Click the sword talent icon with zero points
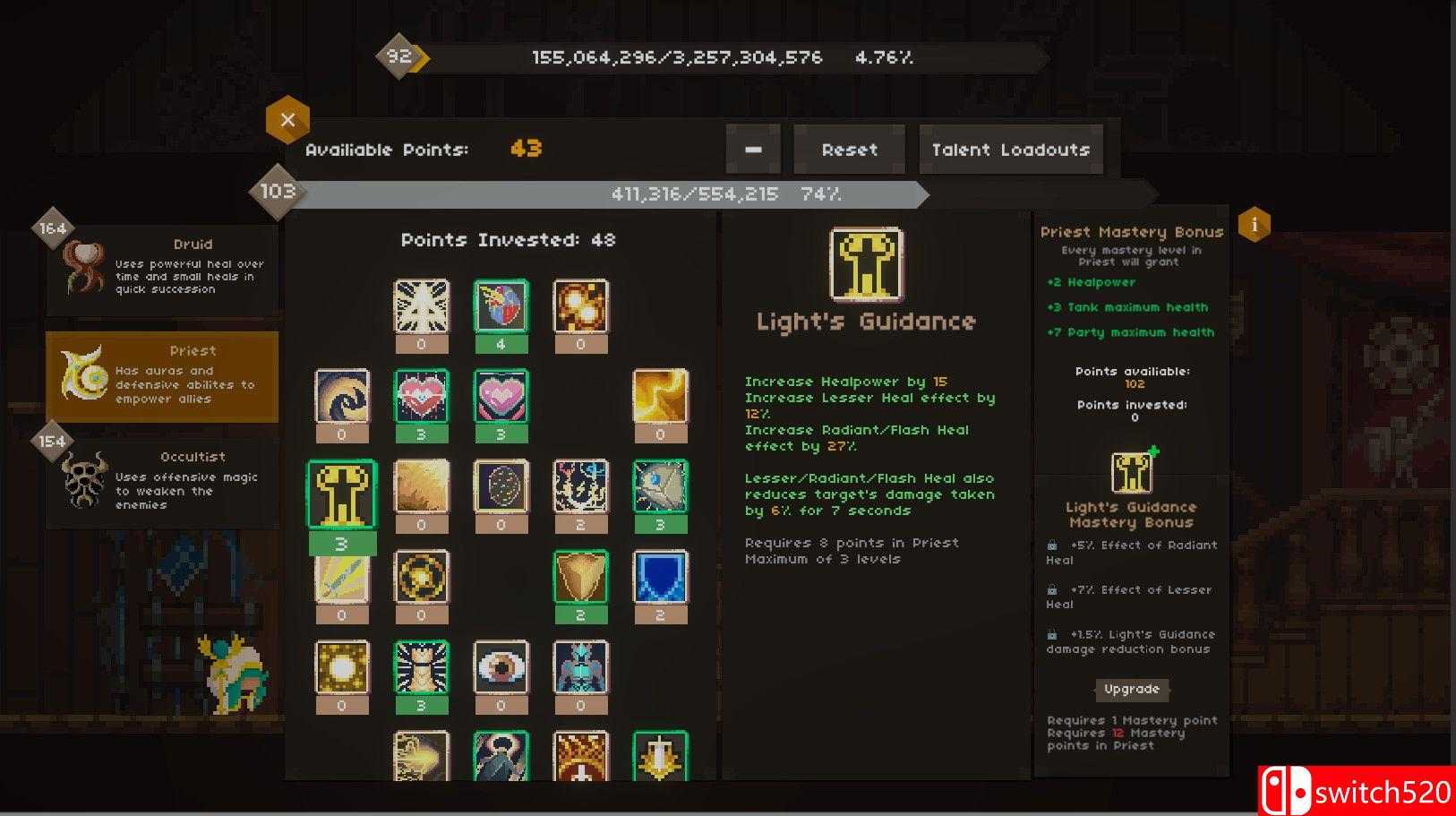 pyautogui.click(x=340, y=583)
